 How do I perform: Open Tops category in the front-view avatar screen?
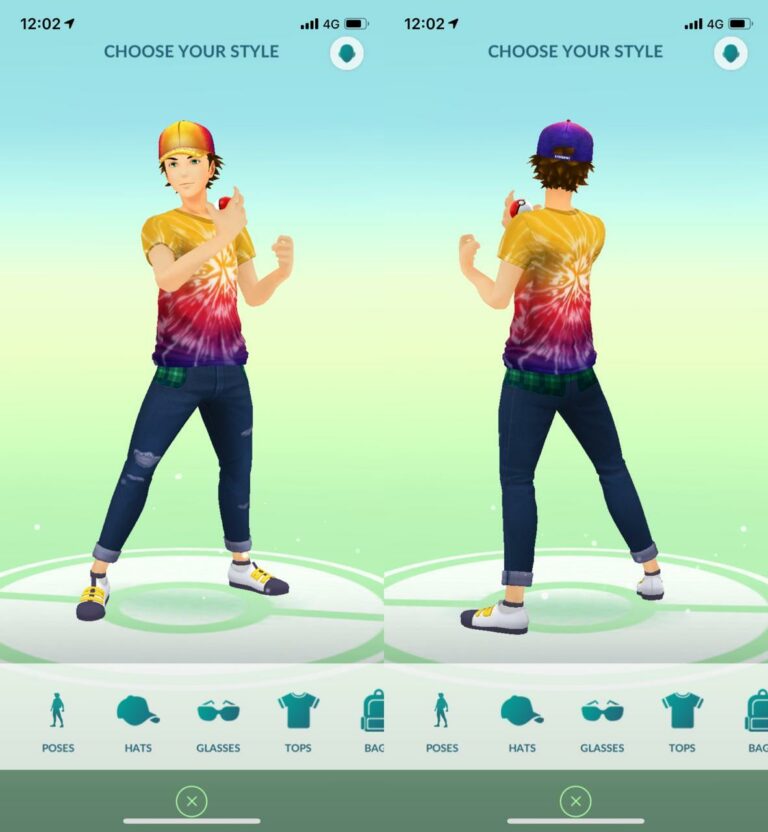coord(298,720)
